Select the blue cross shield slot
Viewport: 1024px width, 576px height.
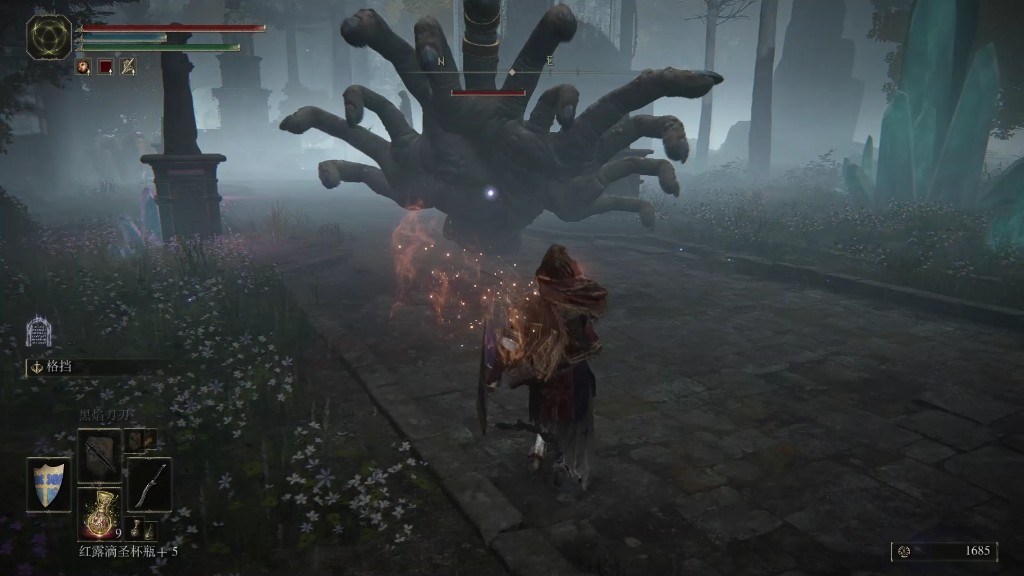(x=48, y=485)
